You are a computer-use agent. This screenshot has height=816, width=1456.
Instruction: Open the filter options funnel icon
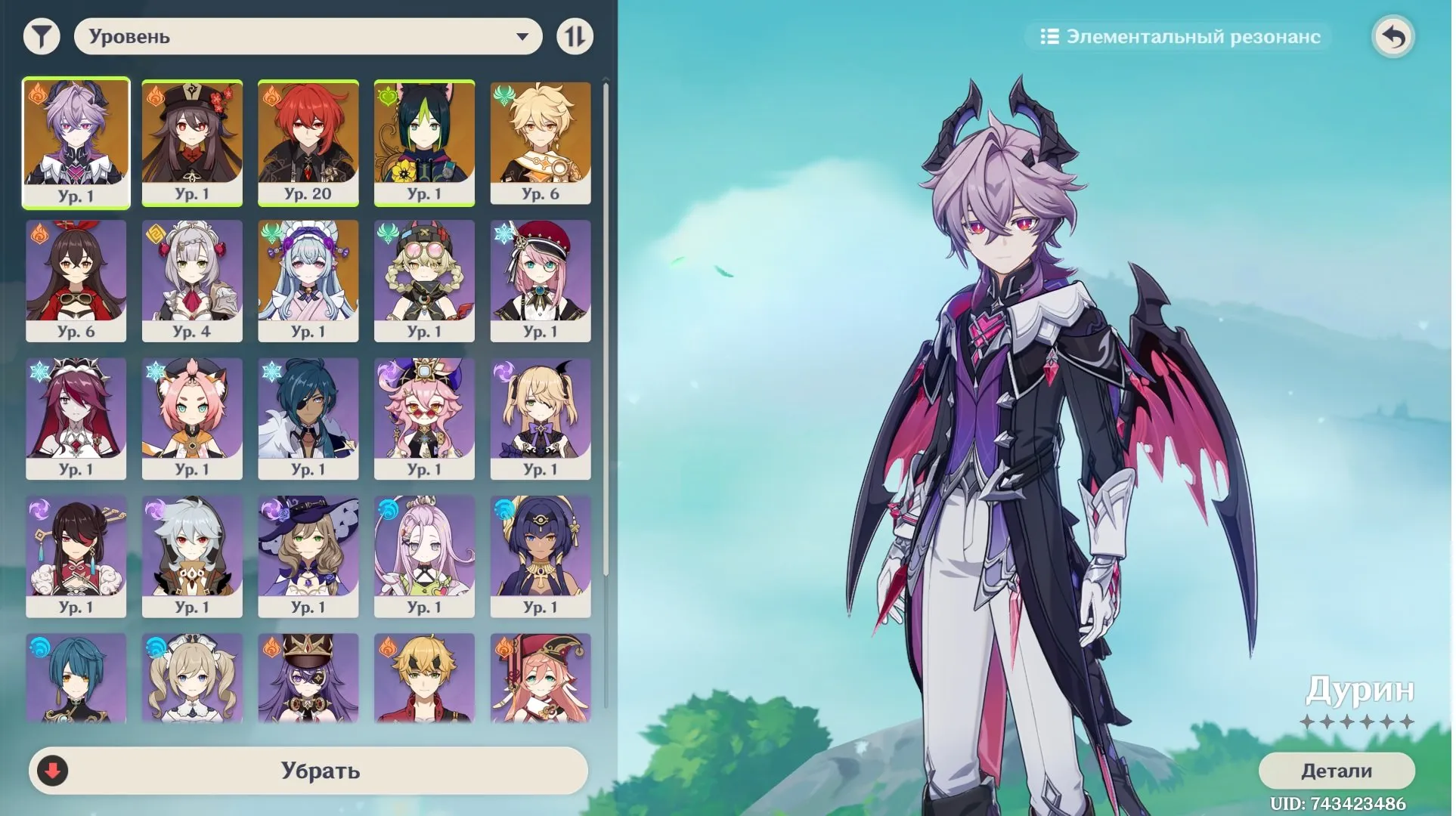(x=42, y=36)
